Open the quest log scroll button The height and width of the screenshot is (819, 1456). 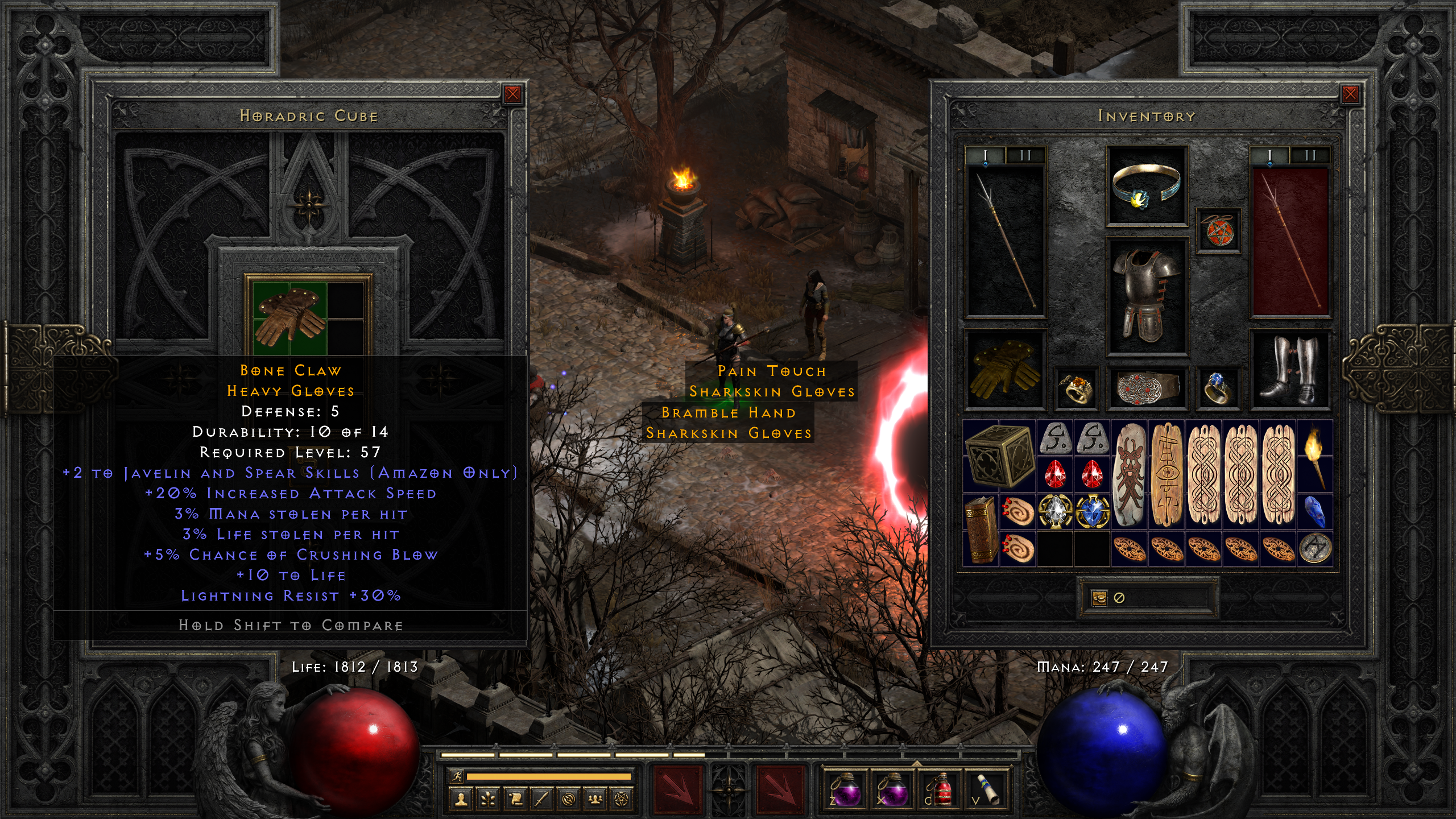(515, 799)
